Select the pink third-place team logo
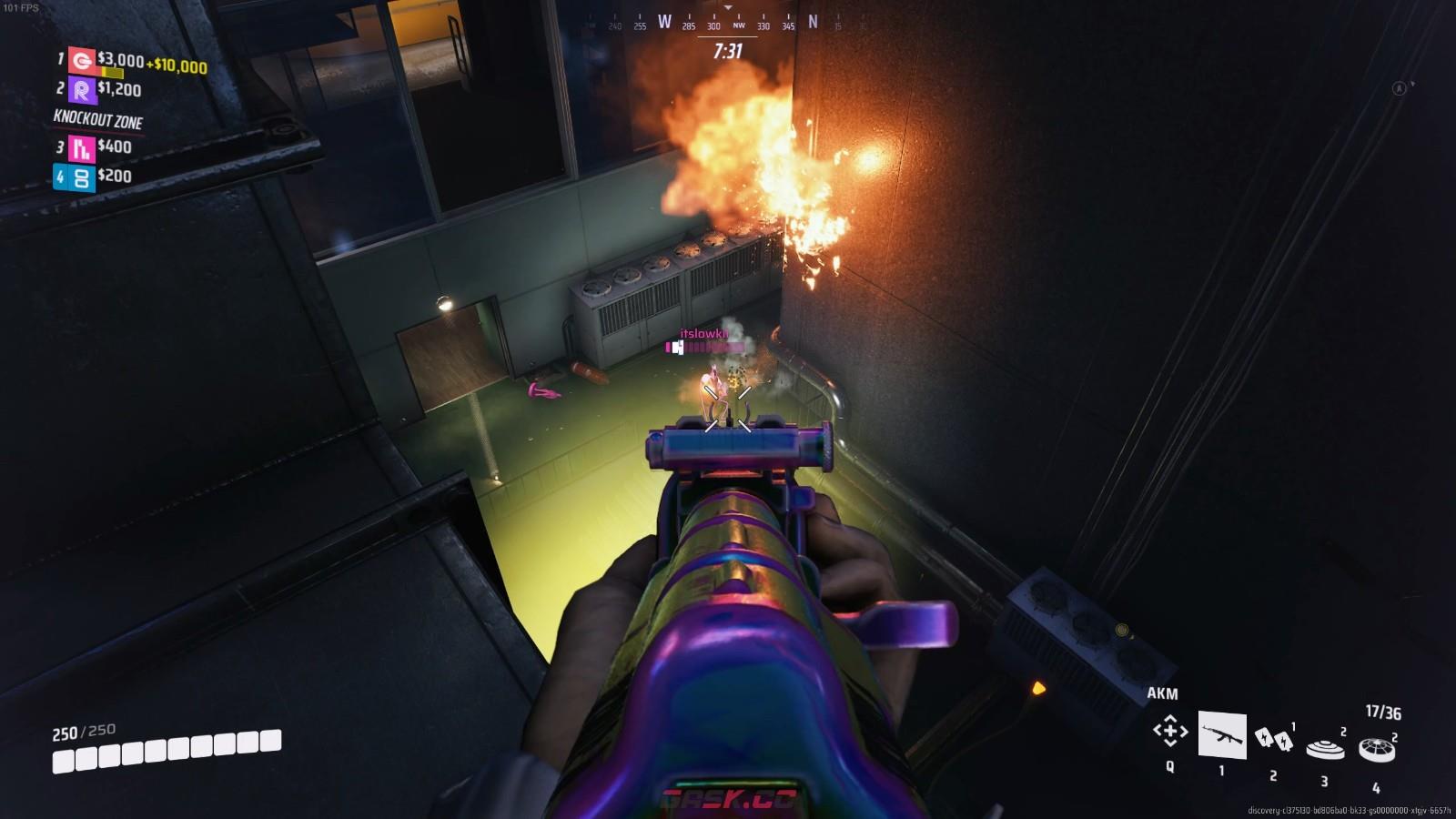This screenshot has width=1456, height=819. point(82,147)
